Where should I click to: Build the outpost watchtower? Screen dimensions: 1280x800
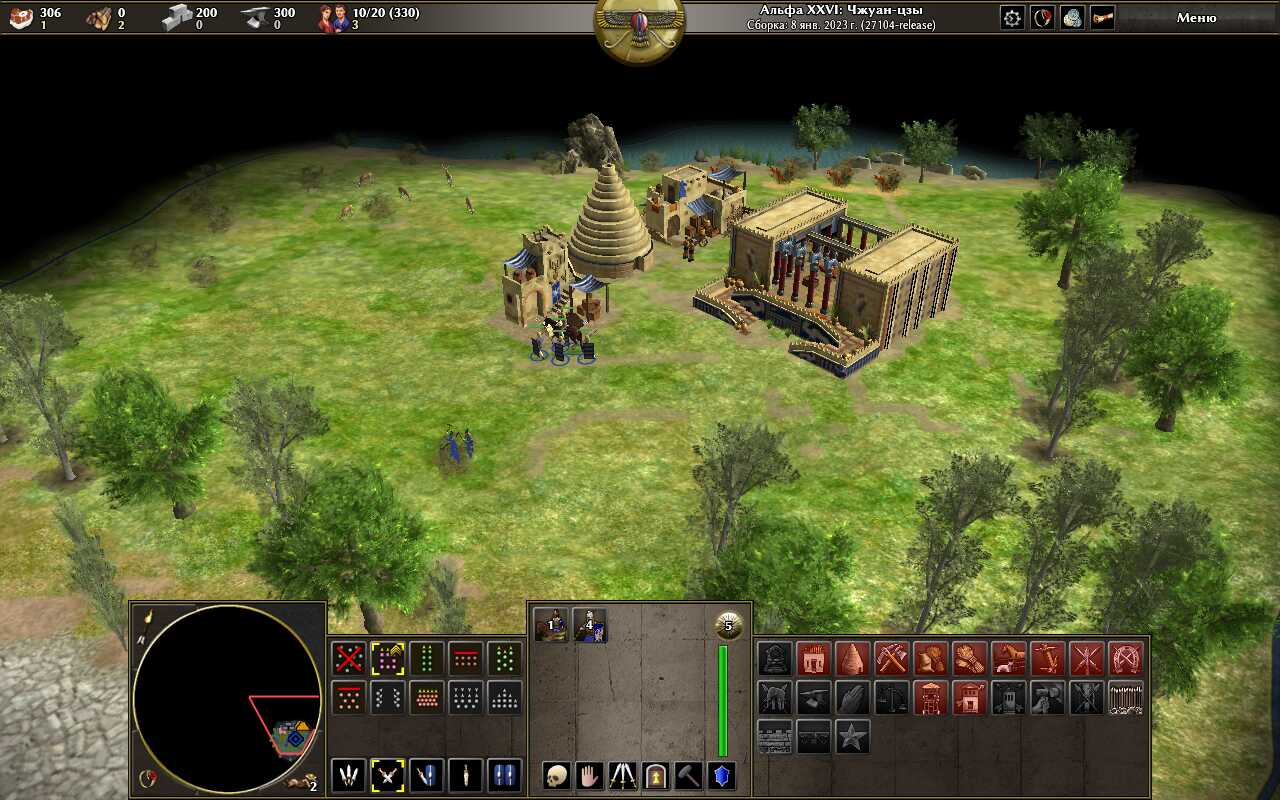[930, 697]
